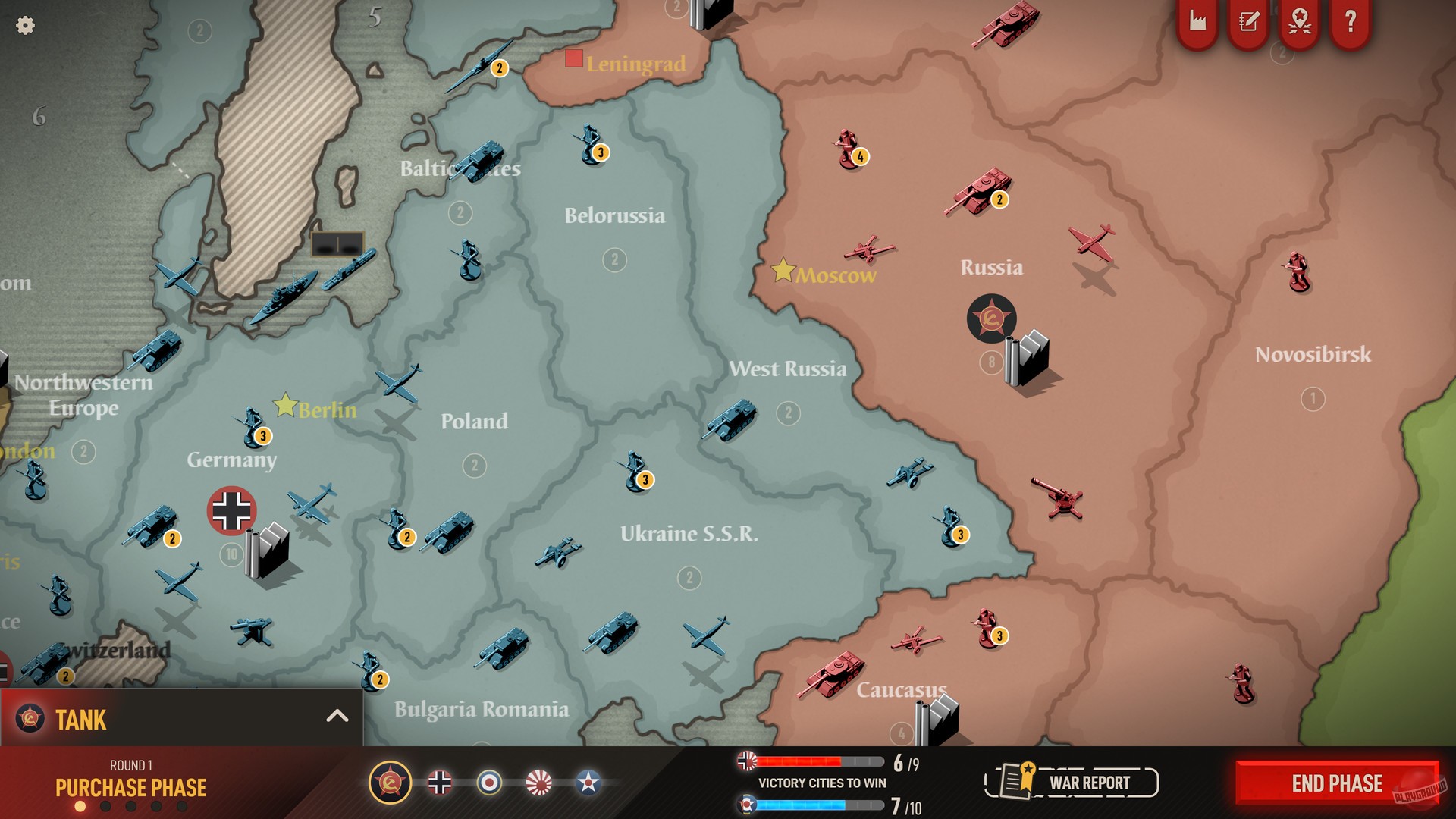Viewport: 1456px width, 819px height.
Task: Click the German cross marker near Berlin
Action: coord(232,511)
